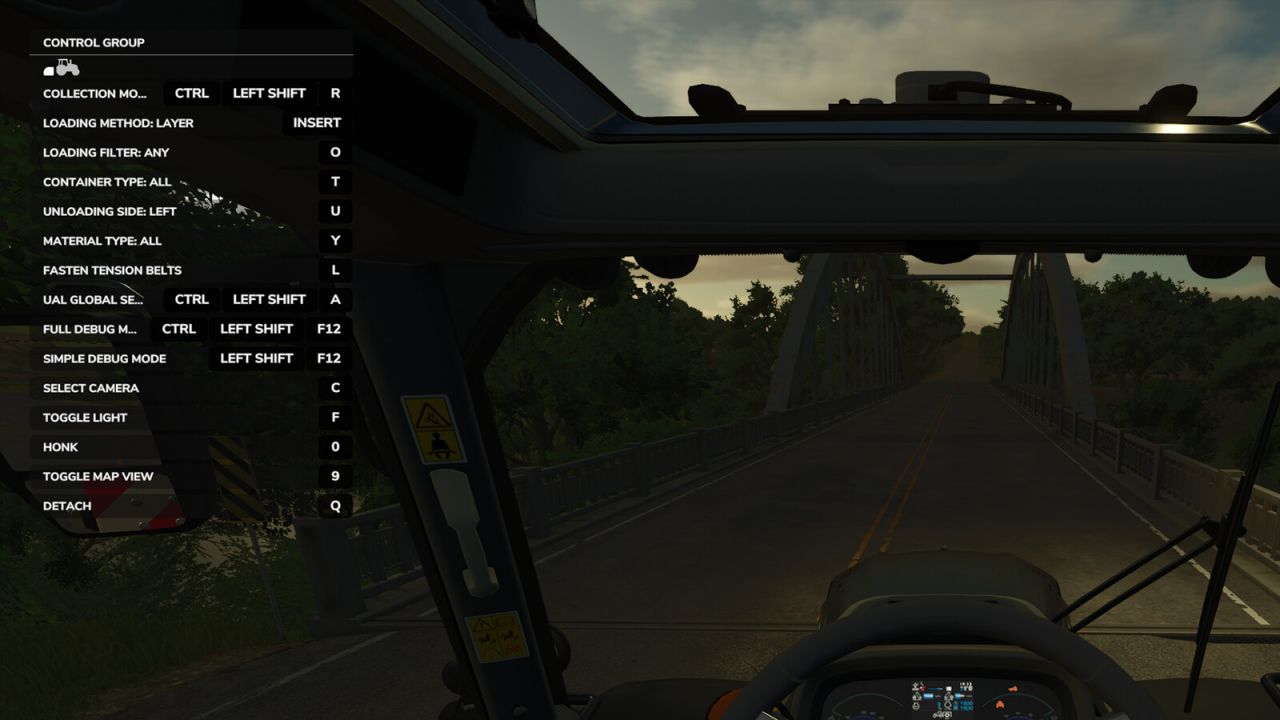This screenshot has width=1280, height=720.
Task: Click the trailer icon beside the tractor
Action: (47, 72)
